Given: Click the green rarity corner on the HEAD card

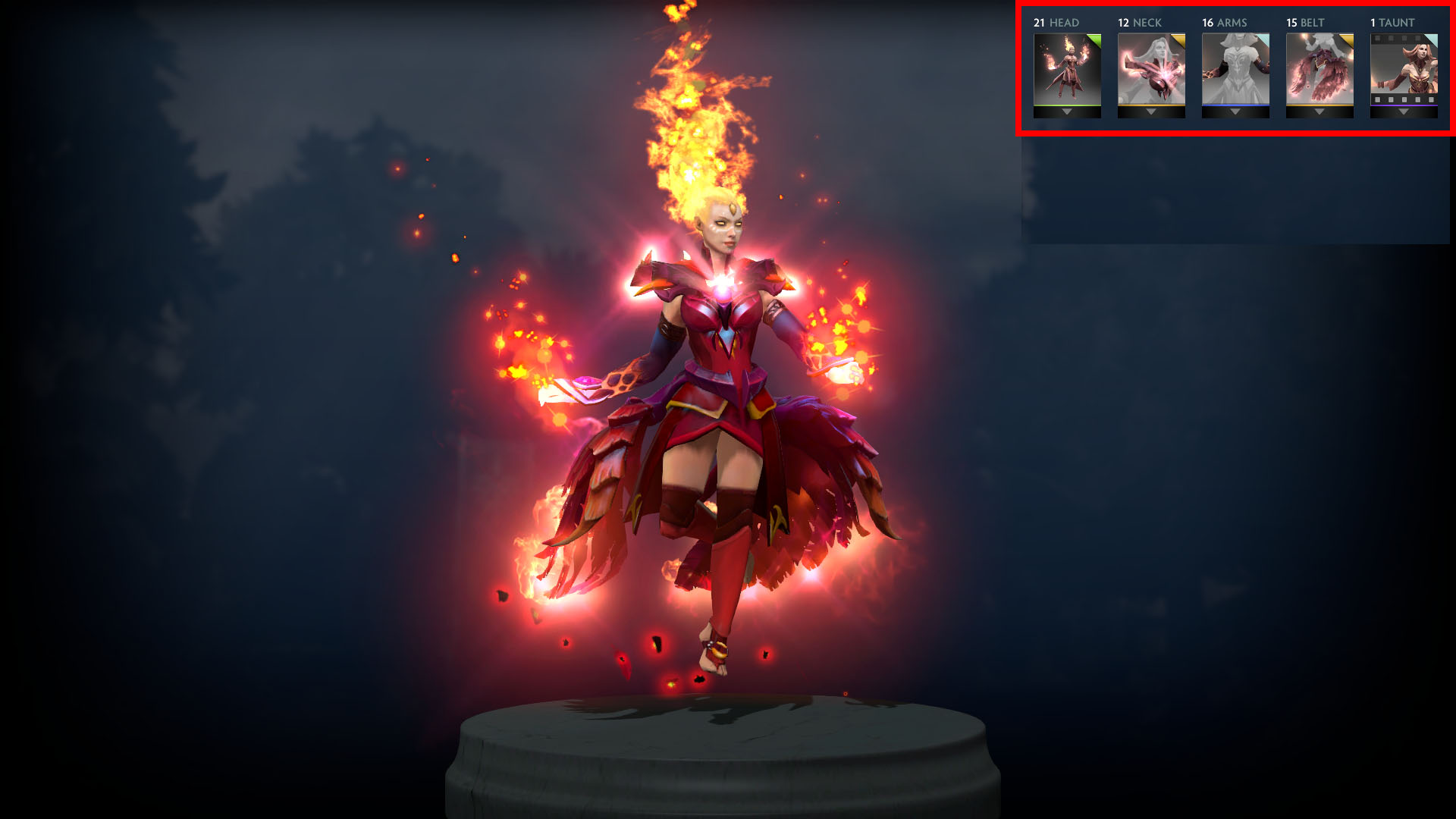Looking at the screenshot, I should coord(1096,39).
